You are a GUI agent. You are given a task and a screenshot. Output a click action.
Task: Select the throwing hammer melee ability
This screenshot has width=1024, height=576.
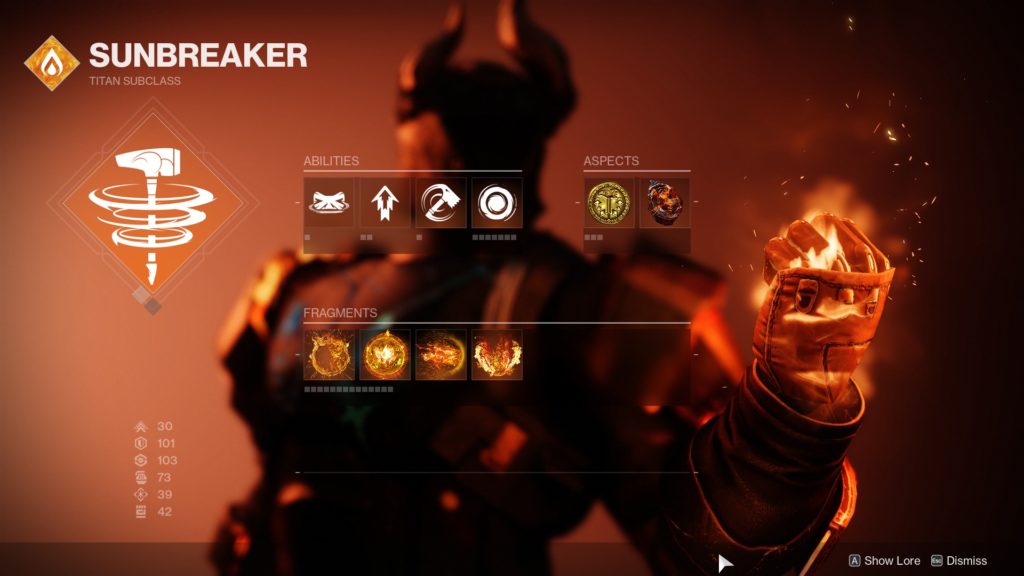coord(441,203)
